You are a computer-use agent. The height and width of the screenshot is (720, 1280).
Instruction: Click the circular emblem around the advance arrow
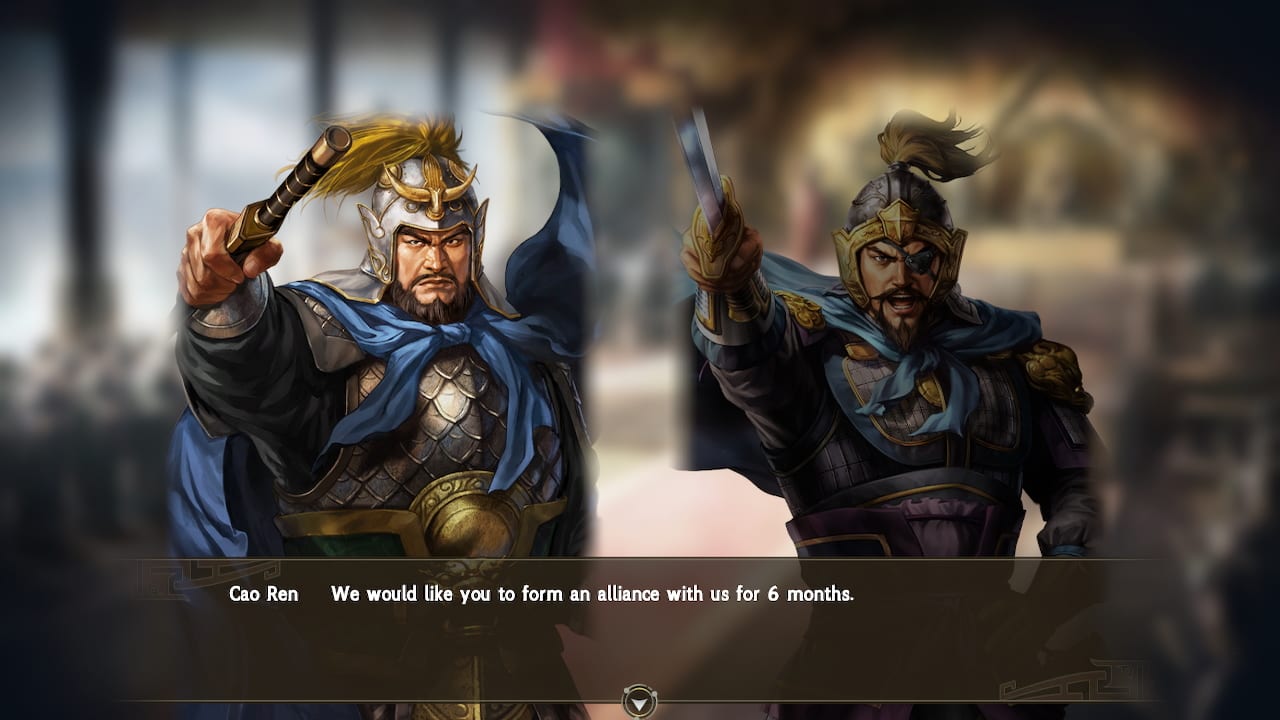639,701
